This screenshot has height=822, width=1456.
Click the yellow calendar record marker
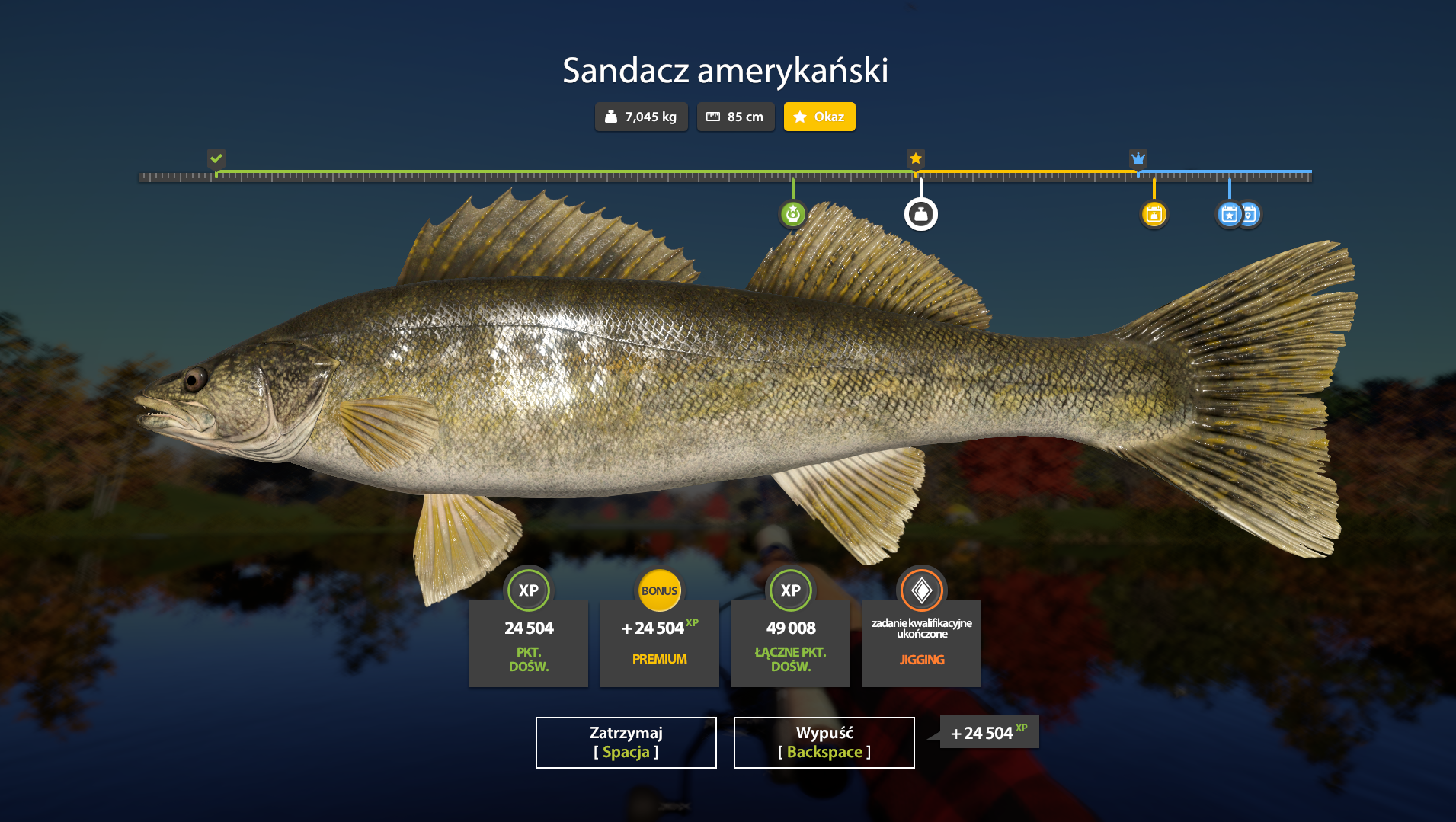point(1154,214)
